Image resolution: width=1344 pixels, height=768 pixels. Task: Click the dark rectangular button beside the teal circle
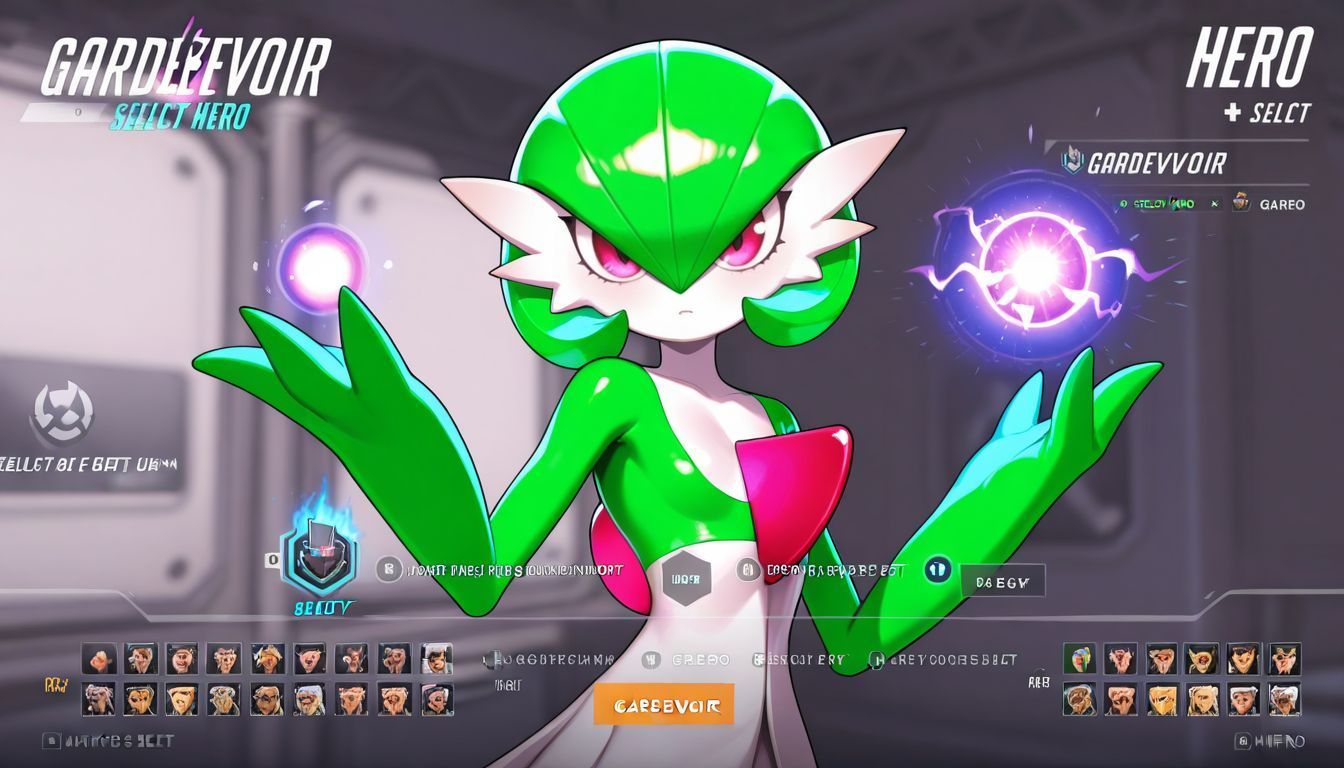click(x=1002, y=581)
